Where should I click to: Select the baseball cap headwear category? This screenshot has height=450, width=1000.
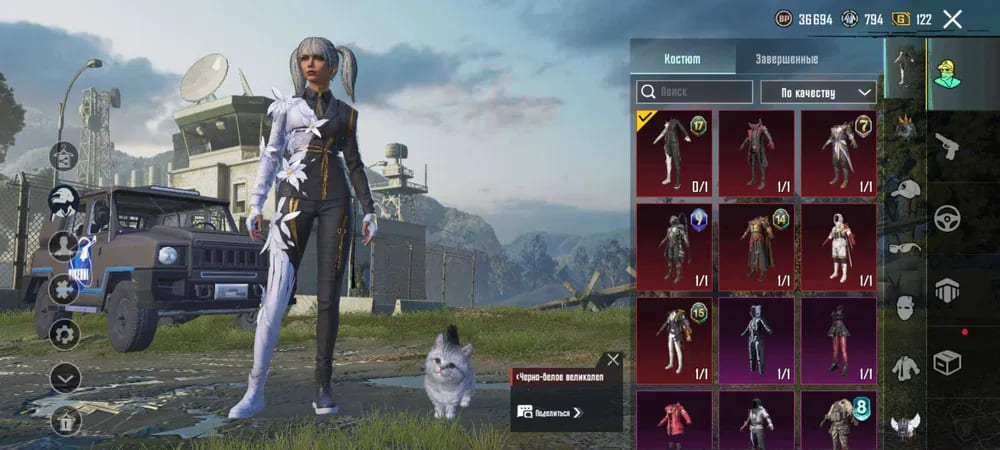click(x=905, y=190)
